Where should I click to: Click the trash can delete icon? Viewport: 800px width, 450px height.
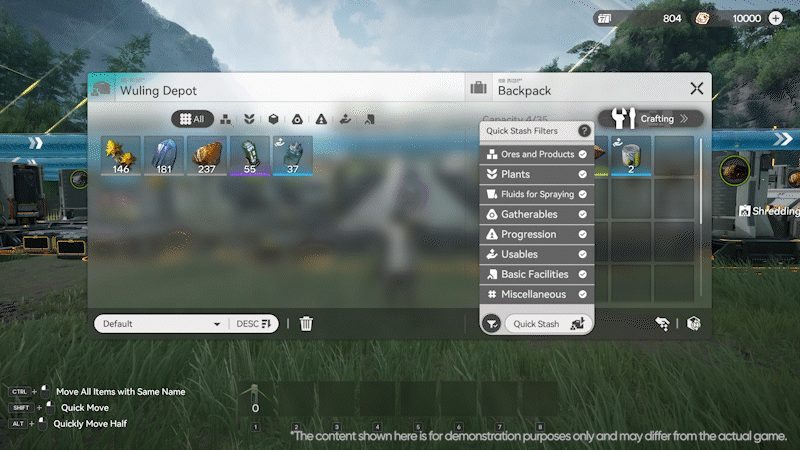(307, 324)
